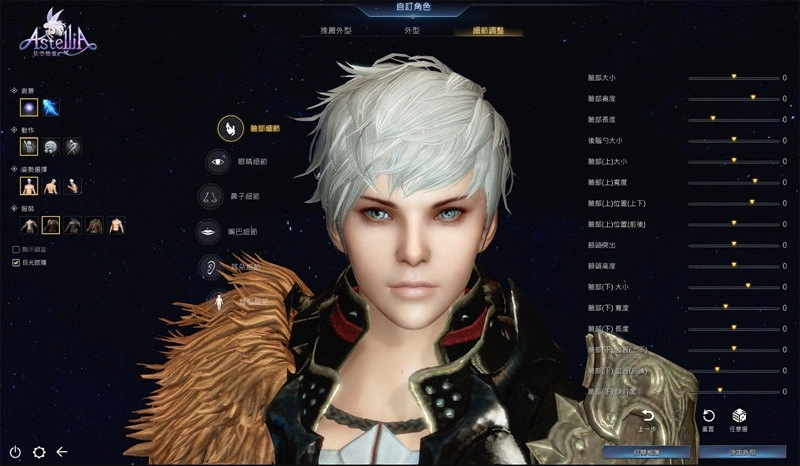The height and width of the screenshot is (466, 800).
Task: Select the 鼻子細節 nose detail category
Action: point(210,196)
